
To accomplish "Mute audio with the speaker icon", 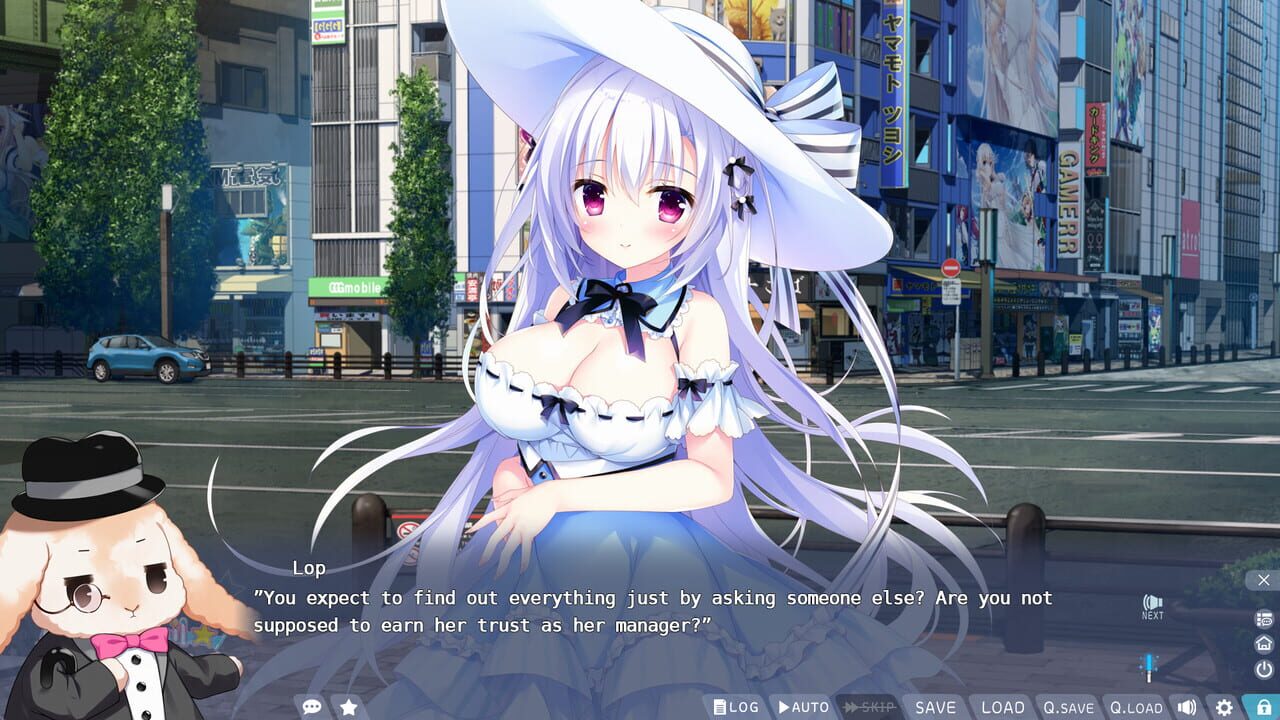I will (x=1186, y=705).
